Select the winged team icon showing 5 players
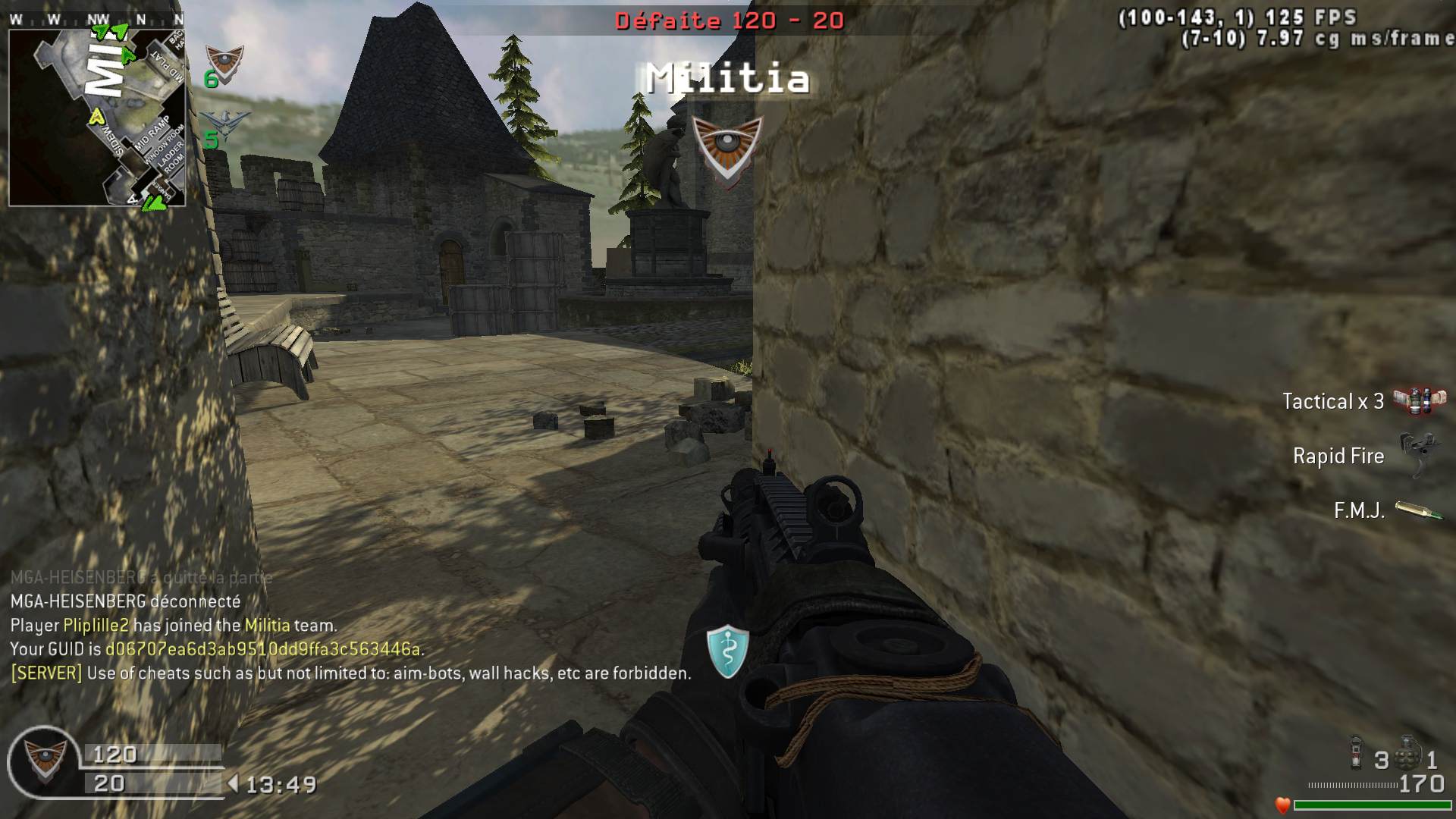This screenshot has width=1456, height=819. tap(225, 126)
